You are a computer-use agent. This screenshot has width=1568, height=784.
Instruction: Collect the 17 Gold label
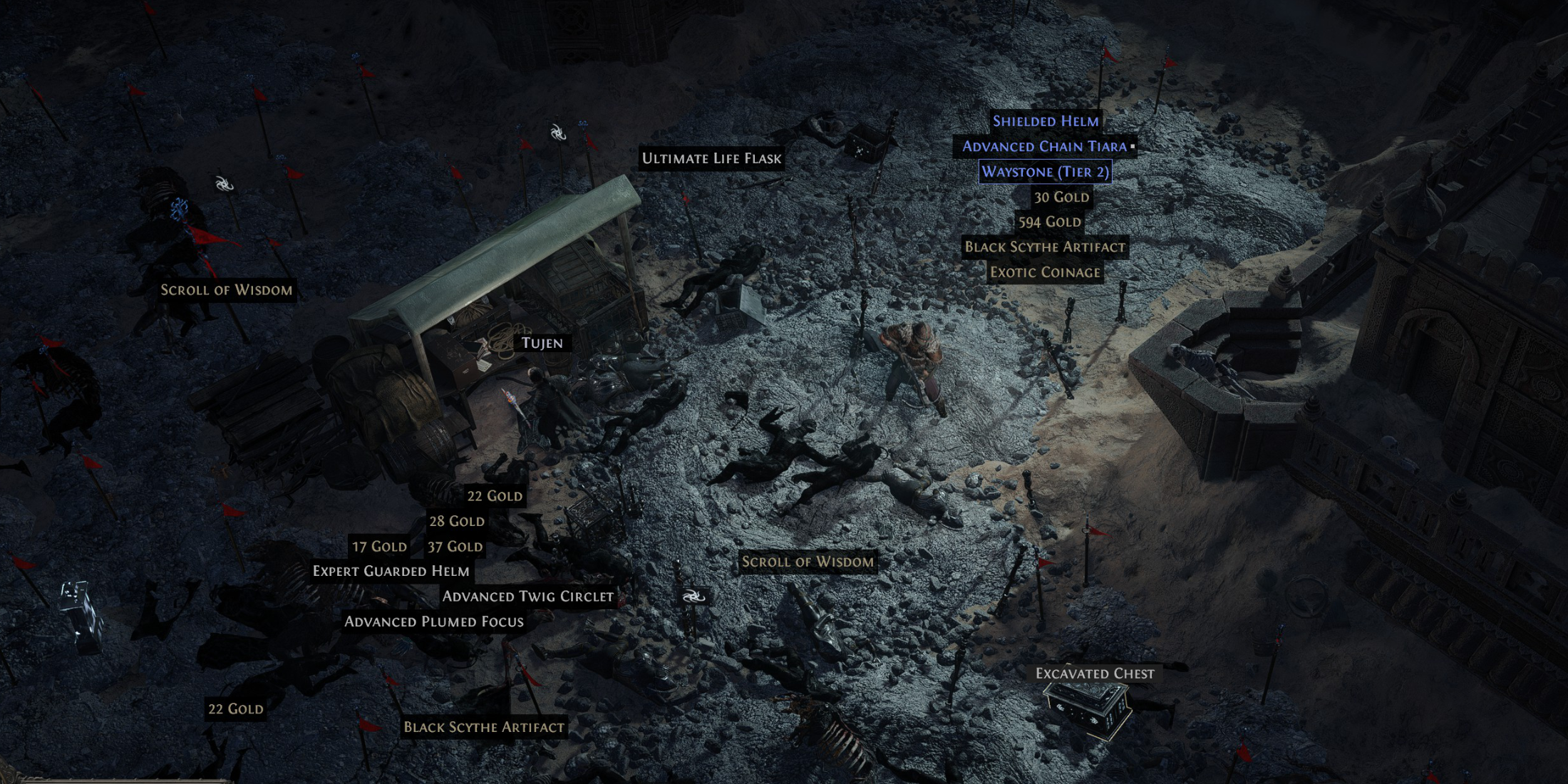[x=379, y=547]
